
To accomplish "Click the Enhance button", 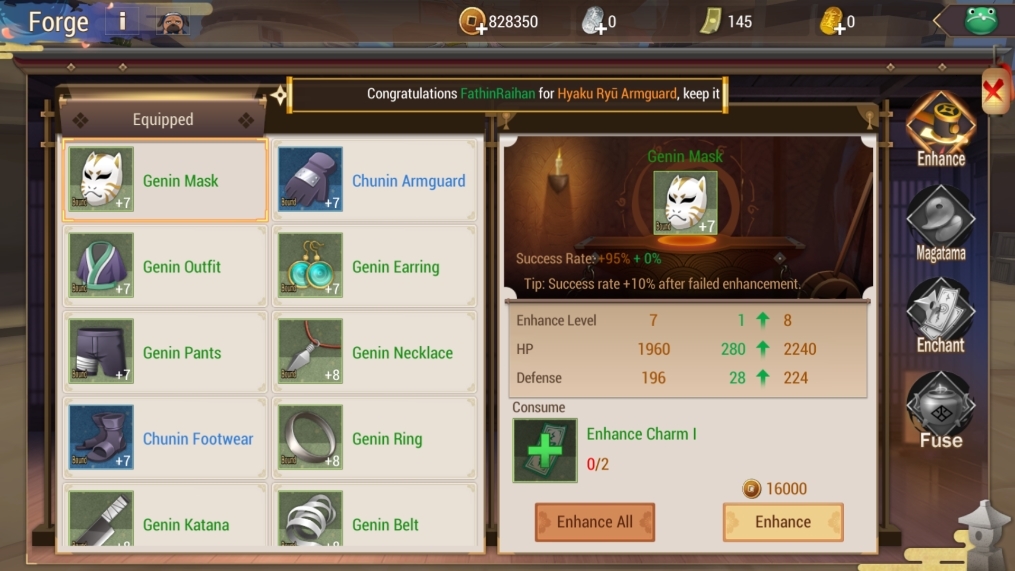I will pos(783,522).
